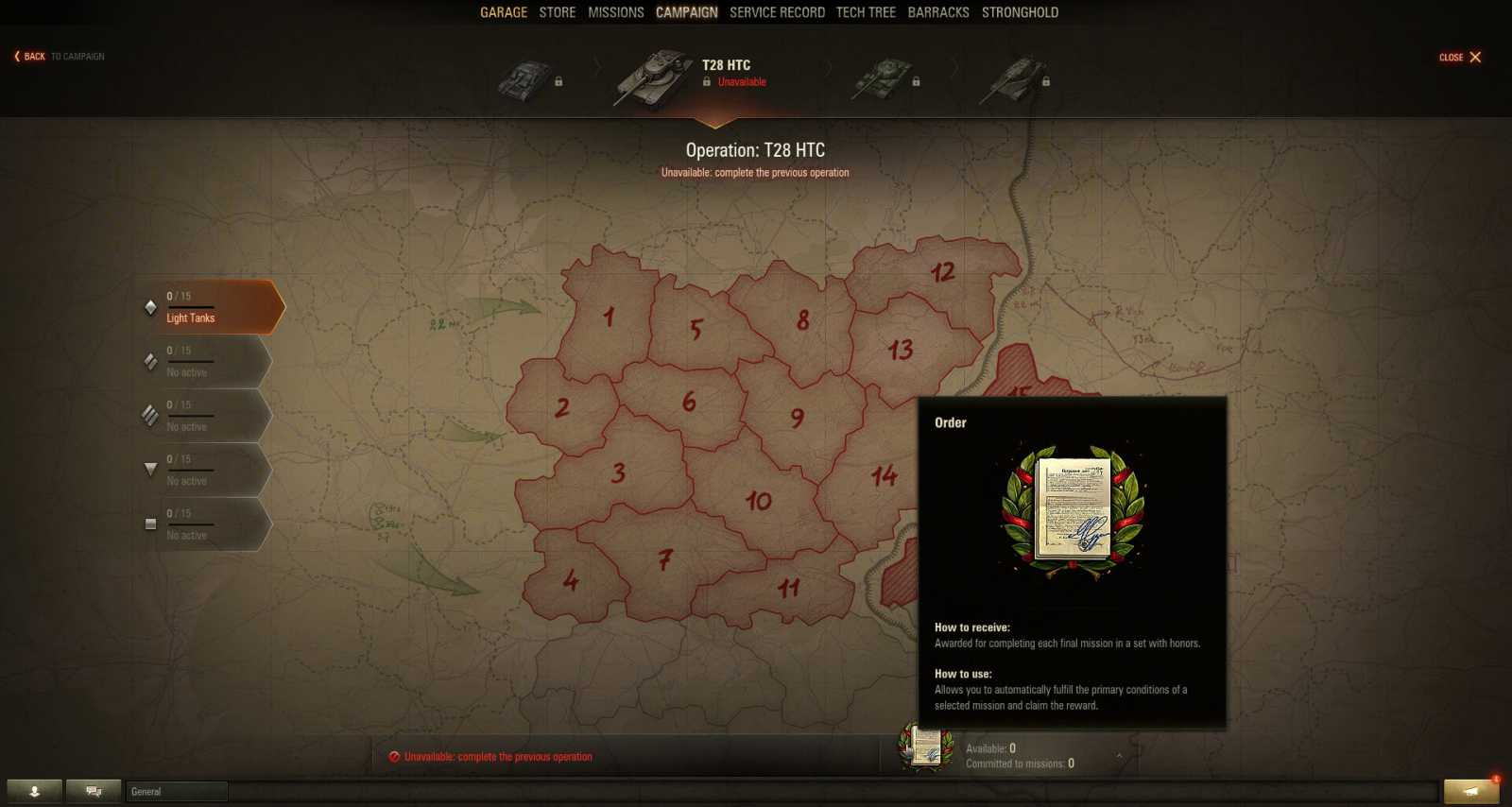
Task: Switch to the CAMPAIGN tab
Action: [687, 12]
